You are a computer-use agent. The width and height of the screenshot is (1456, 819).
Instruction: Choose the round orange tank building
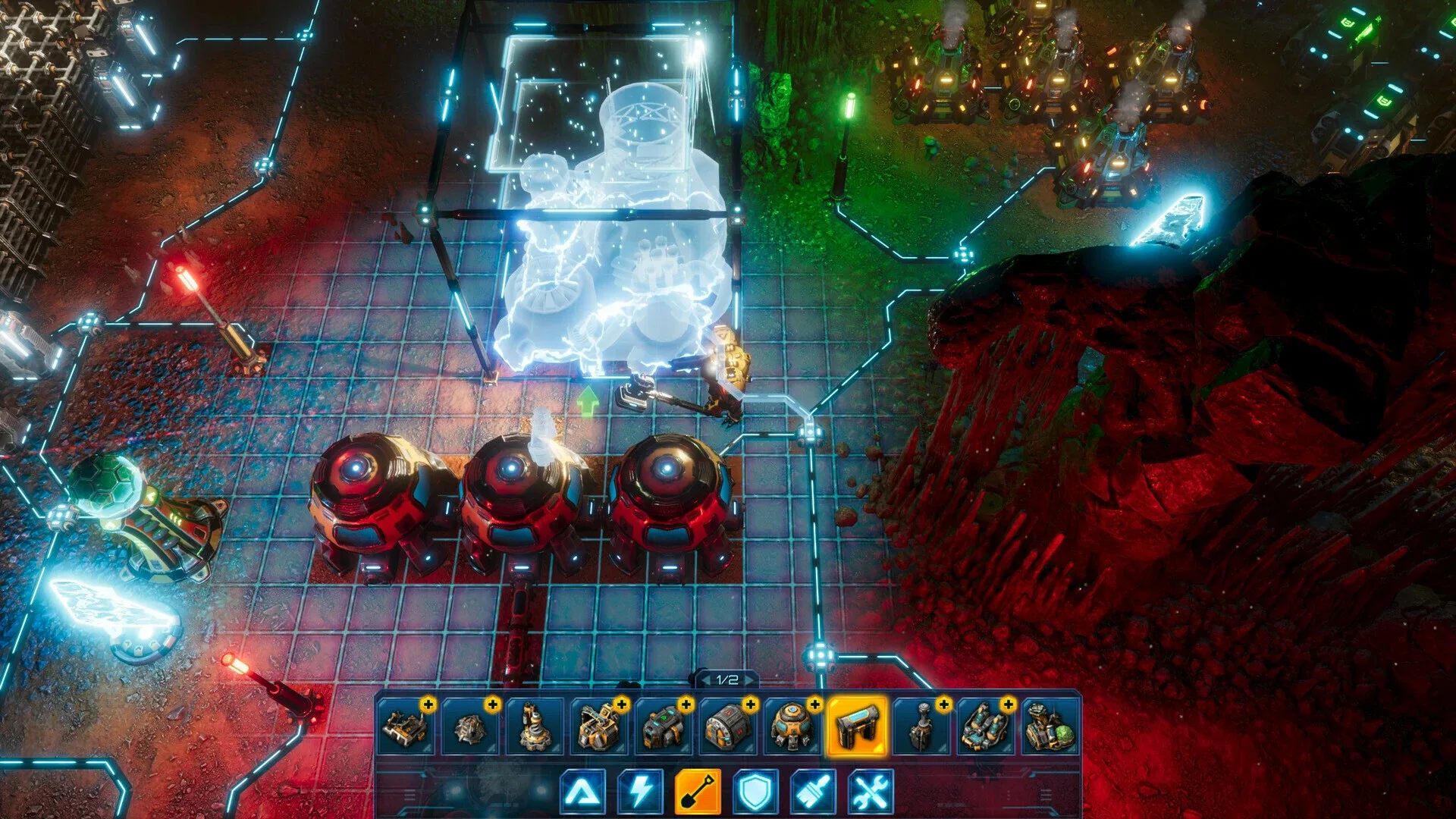[792, 726]
